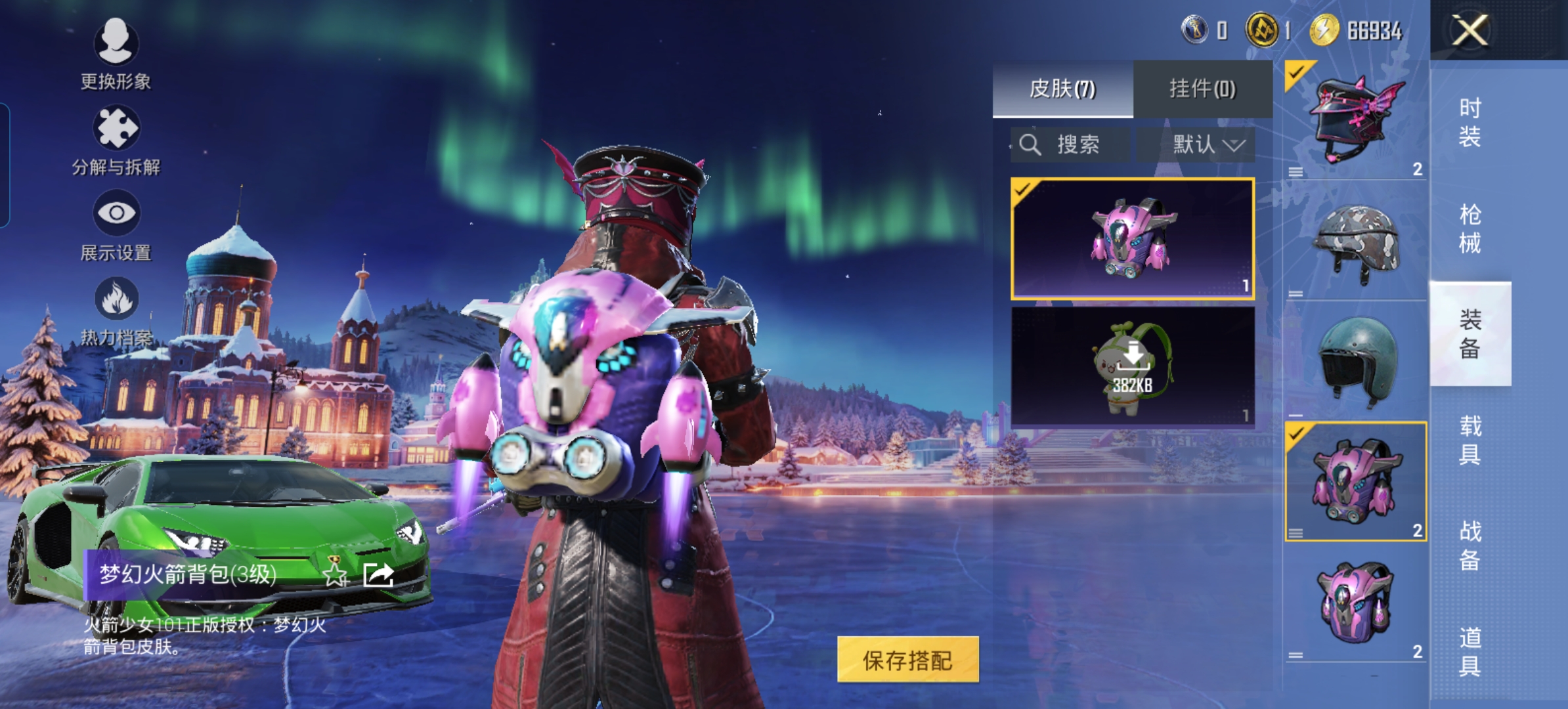Close the wardrobe with the X button
Screen dimensions: 1568x709
click(1470, 30)
